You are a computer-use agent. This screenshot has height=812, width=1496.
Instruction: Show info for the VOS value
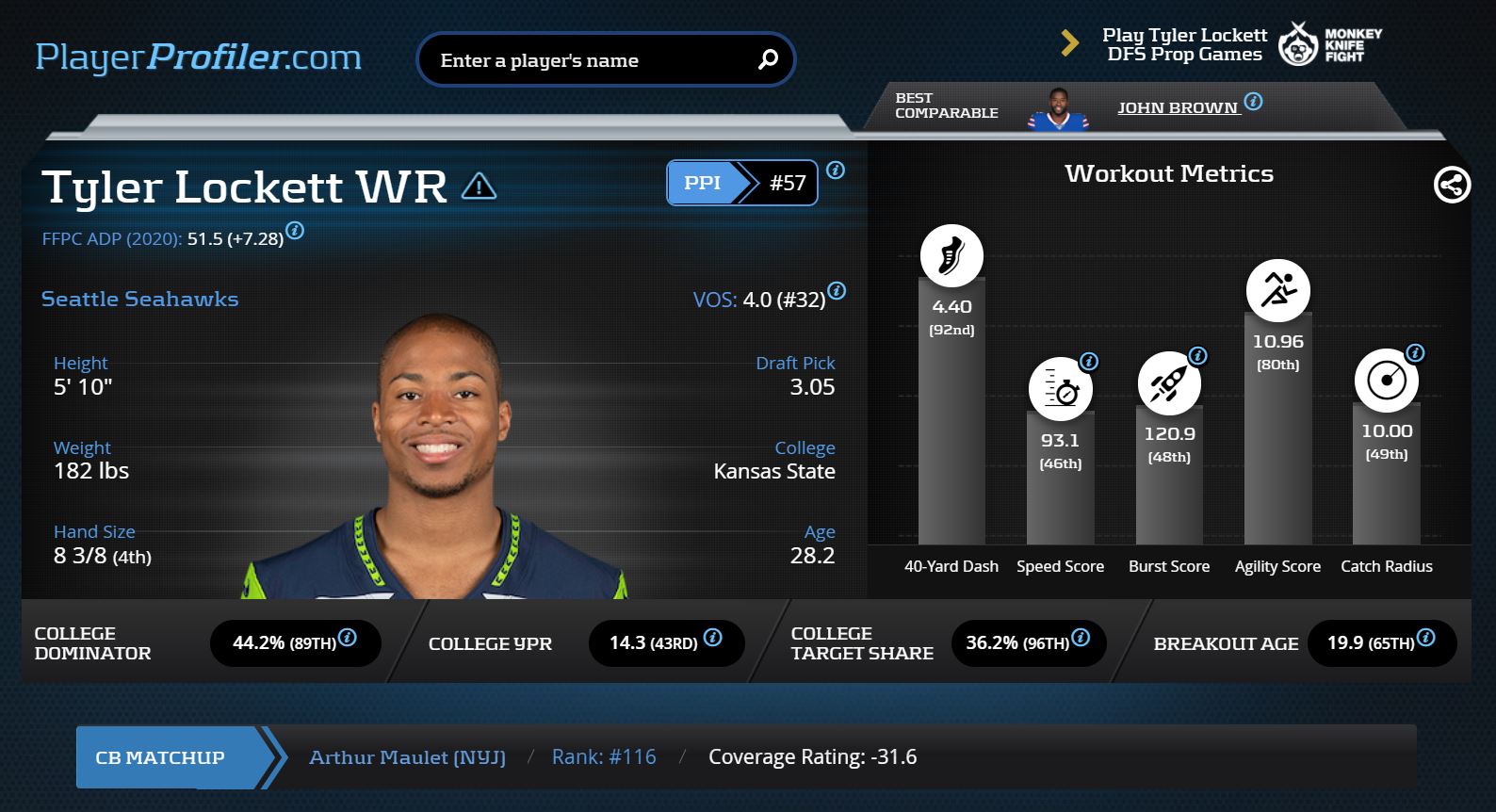[837, 290]
